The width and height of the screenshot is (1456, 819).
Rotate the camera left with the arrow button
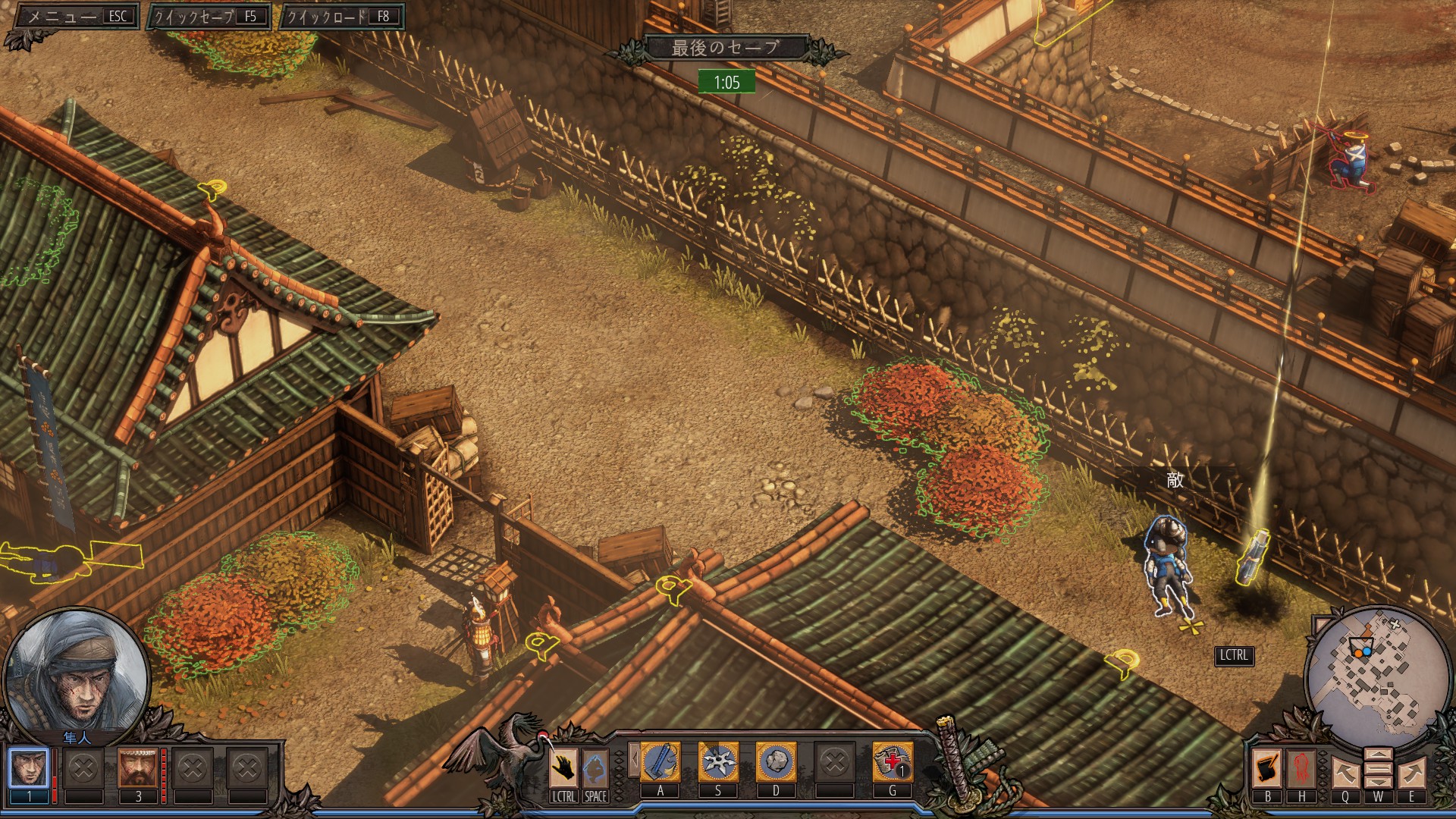1345,773
